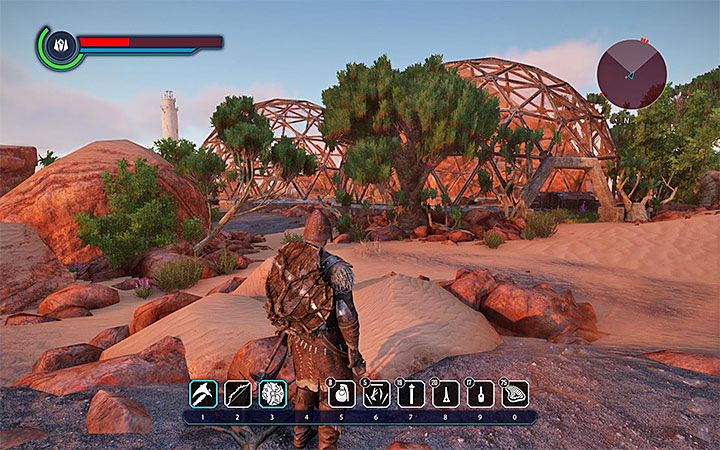Select the cone-shaped item in slot 8
Viewport: 720px width, 450px height.
click(x=446, y=394)
